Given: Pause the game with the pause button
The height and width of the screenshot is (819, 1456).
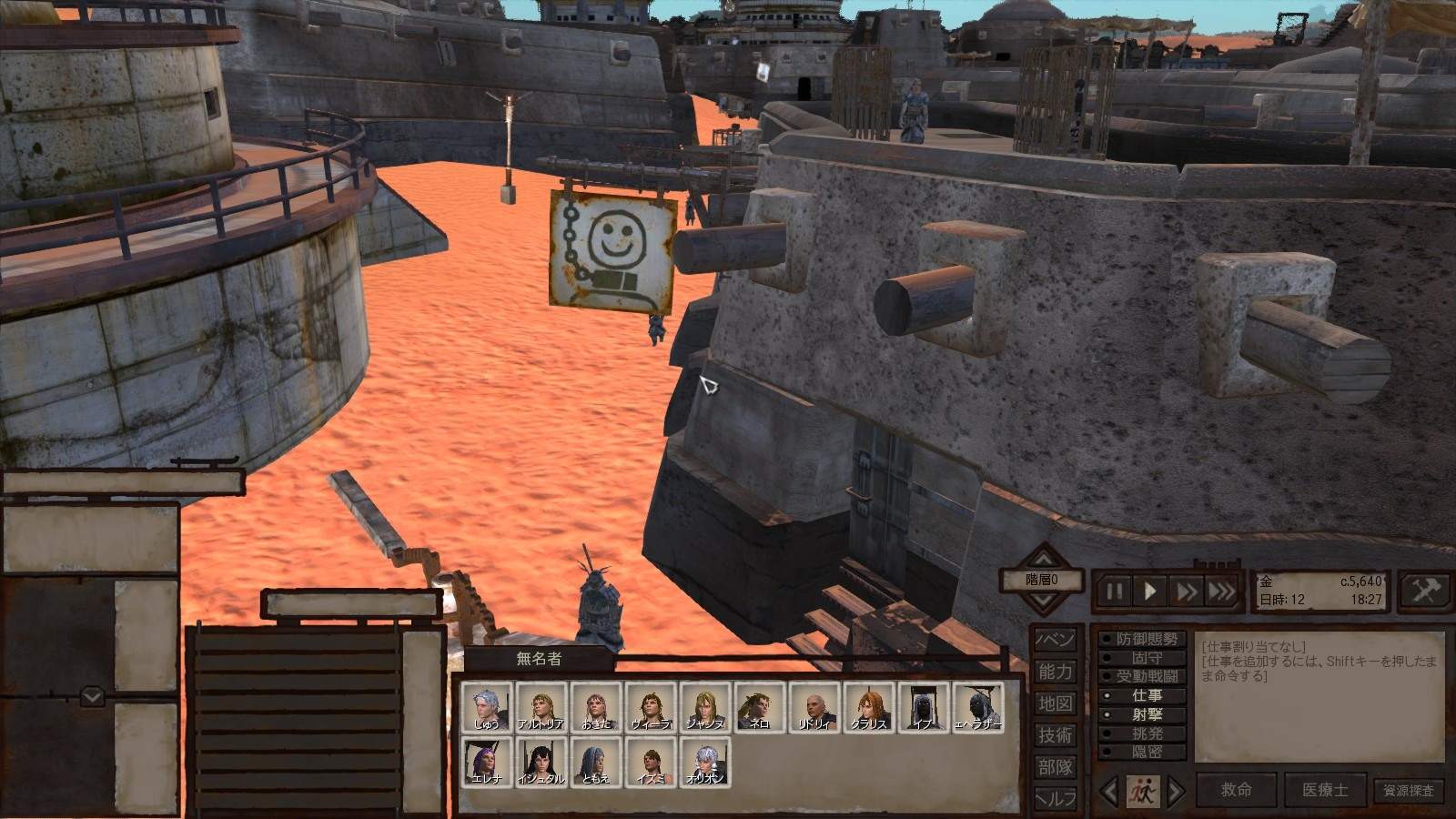Looking at the screenshot, I should click(x=1115, y=591).
